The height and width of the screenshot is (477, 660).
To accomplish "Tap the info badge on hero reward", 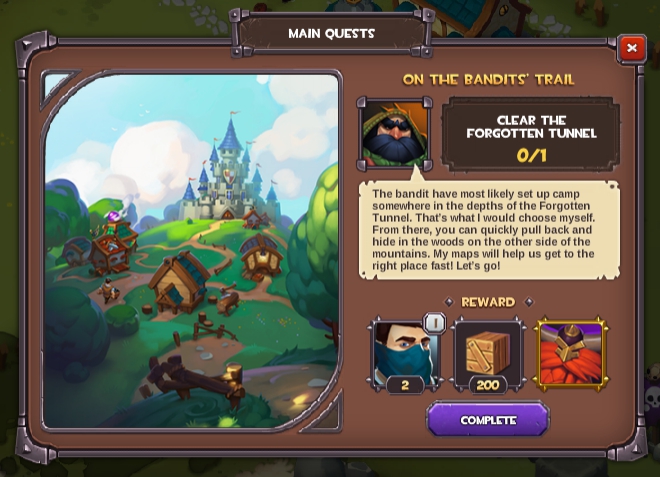I will [434, 322].
